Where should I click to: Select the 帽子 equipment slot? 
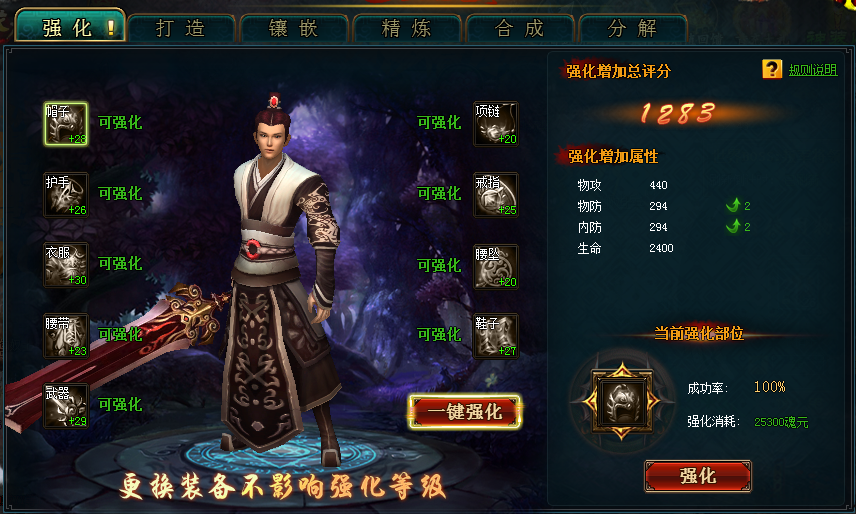click(x=66, y=124)
